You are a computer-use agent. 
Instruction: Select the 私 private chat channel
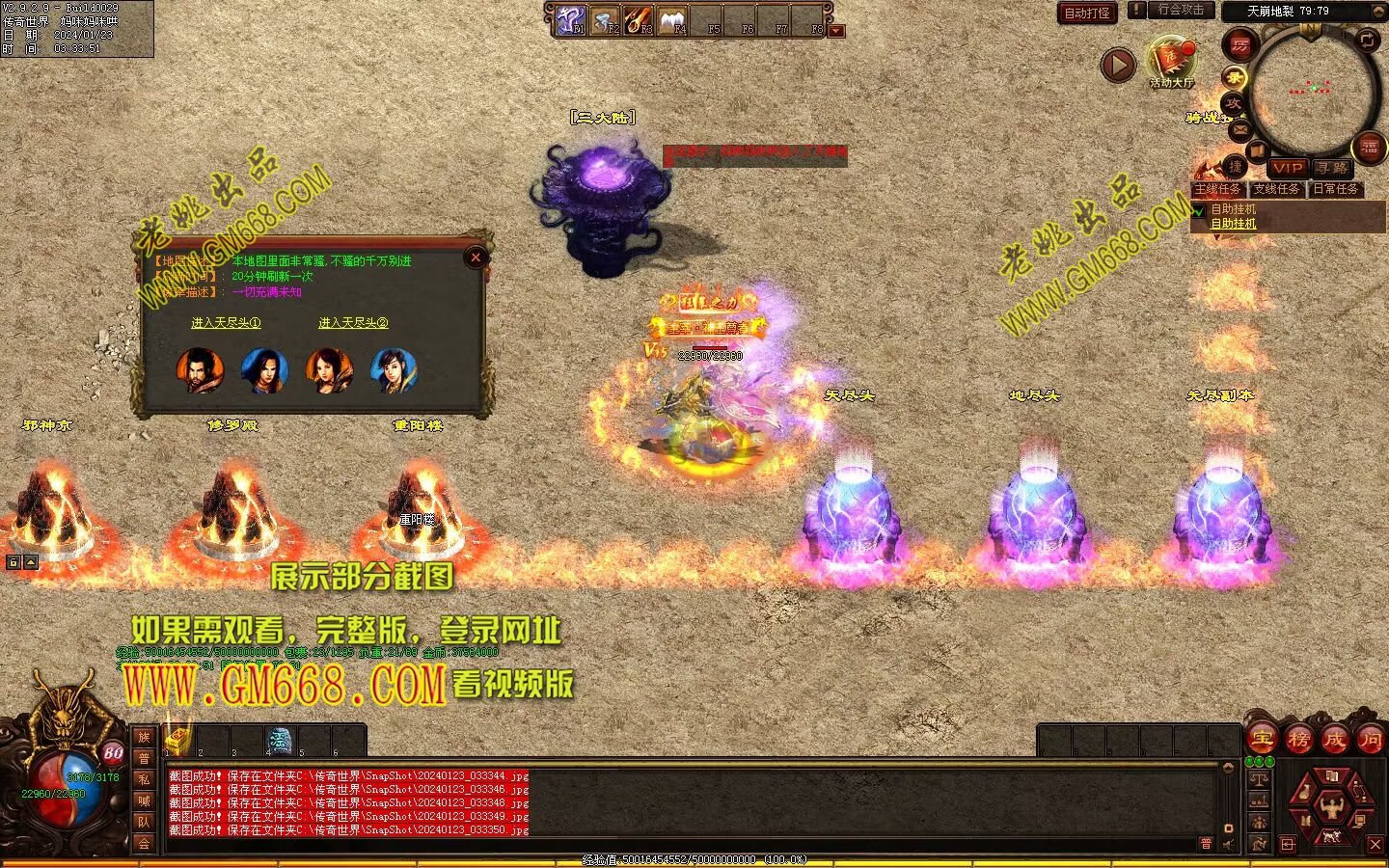pos(144,779)
